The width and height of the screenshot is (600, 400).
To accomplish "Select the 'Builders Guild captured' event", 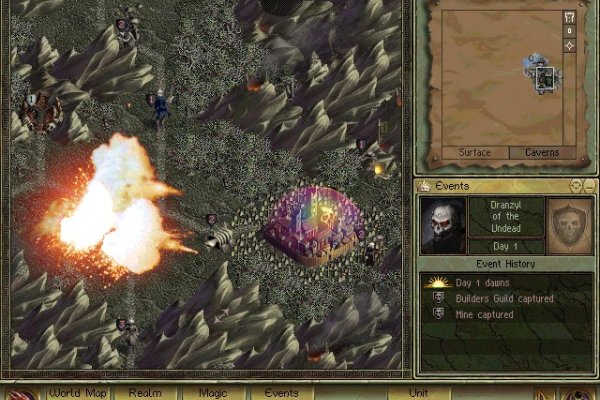I will coord(485,298).
